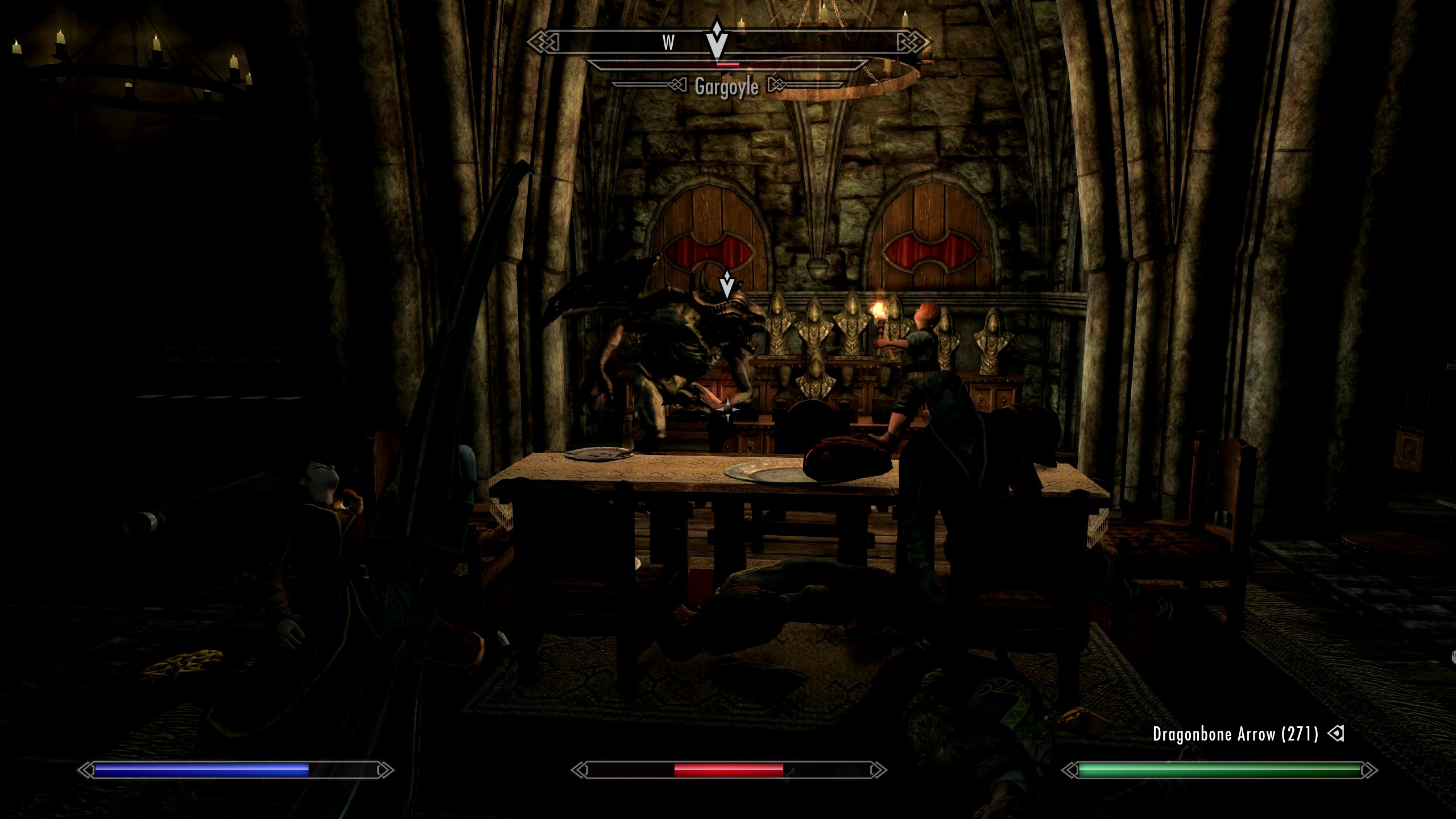The image size is (1456, 819).
Task: Select the west heading letter on the compass
Action: point(668,43)
